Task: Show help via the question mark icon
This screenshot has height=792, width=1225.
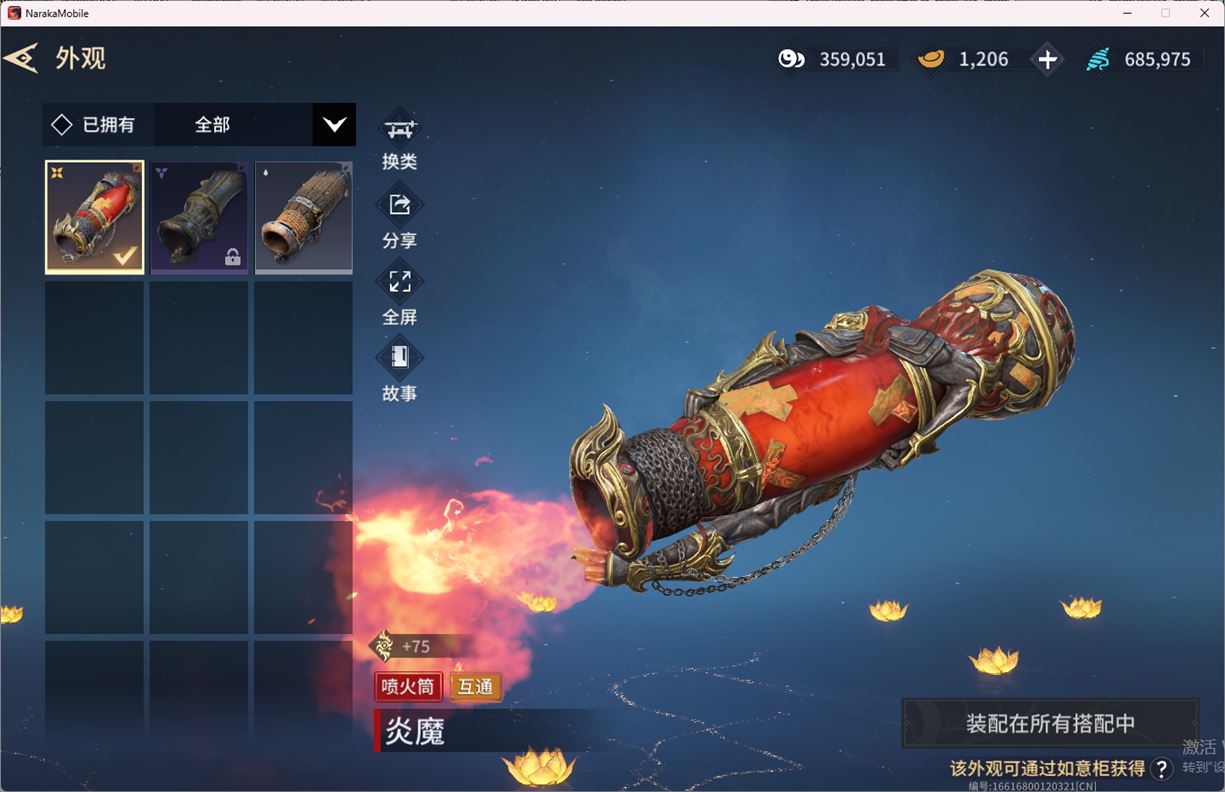Action: 1161,768
